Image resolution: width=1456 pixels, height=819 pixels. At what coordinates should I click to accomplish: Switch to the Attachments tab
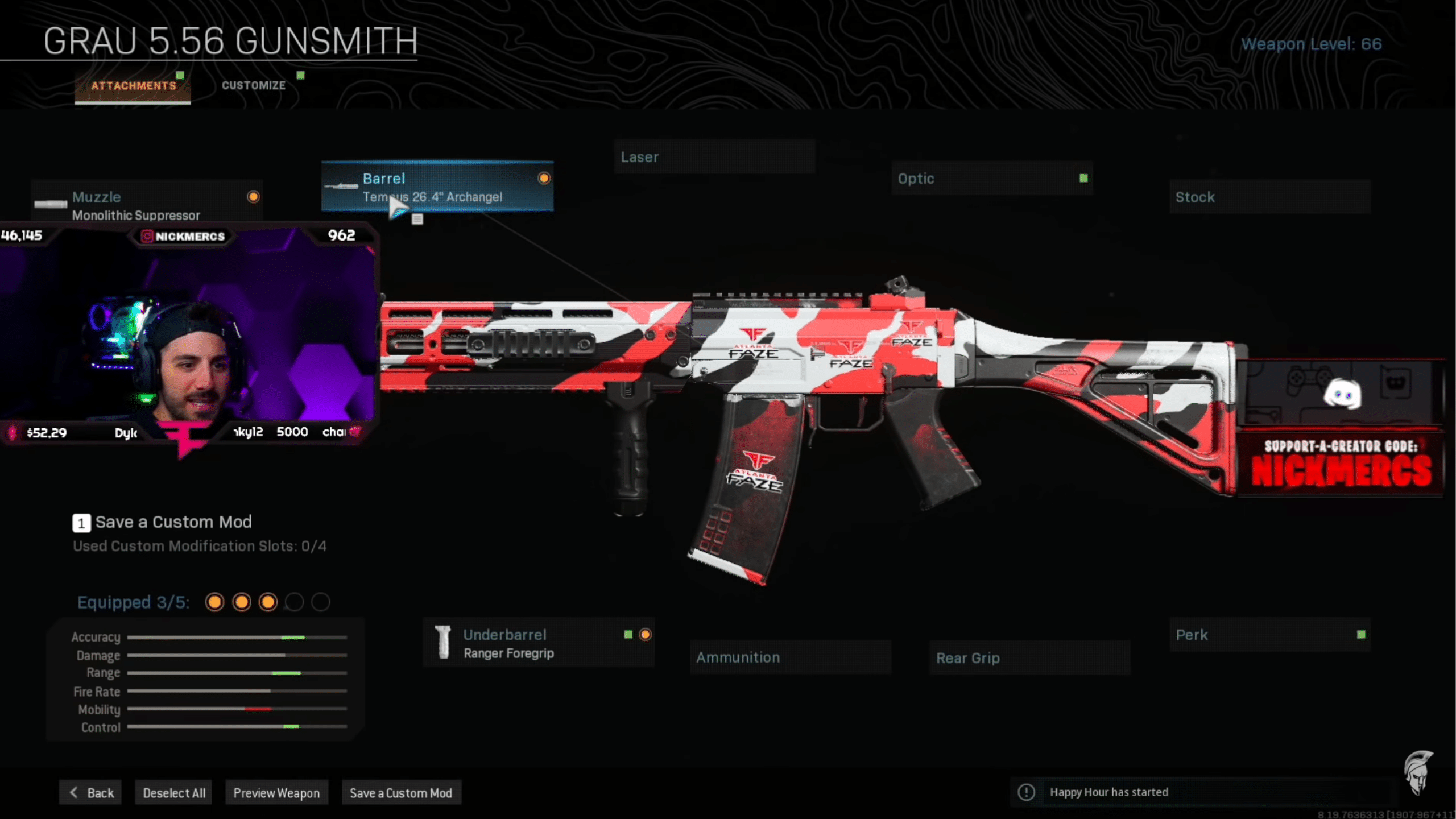(133, 86)
